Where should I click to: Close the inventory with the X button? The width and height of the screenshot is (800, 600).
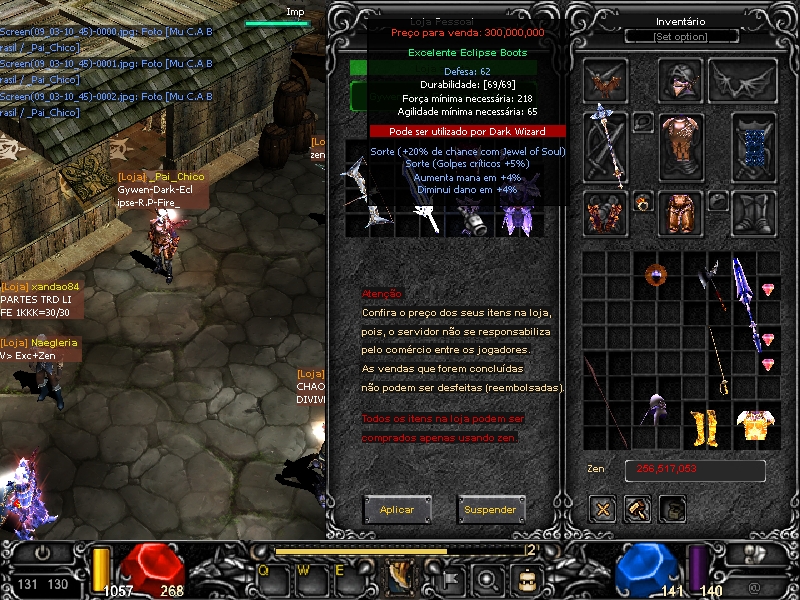tap(603, 509)
